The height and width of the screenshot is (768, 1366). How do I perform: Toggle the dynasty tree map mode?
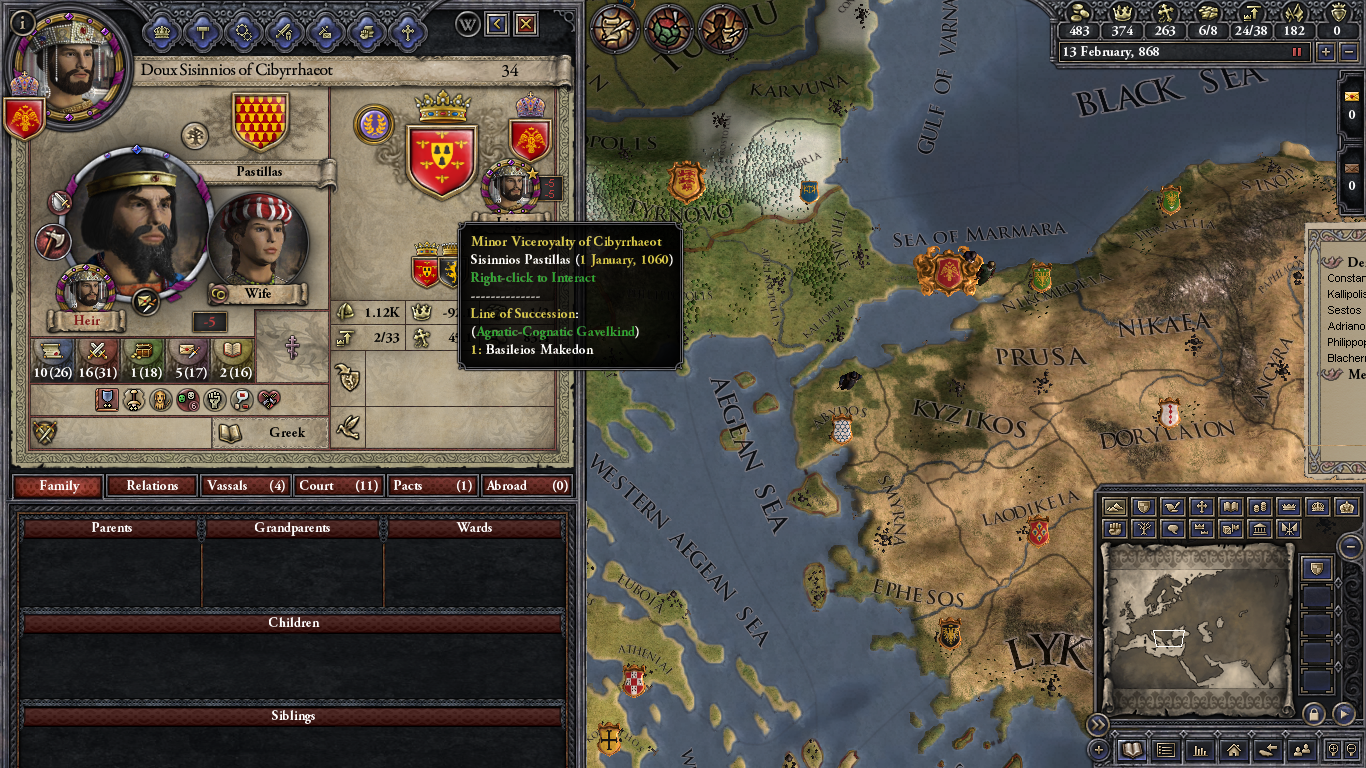(1143, 530)
